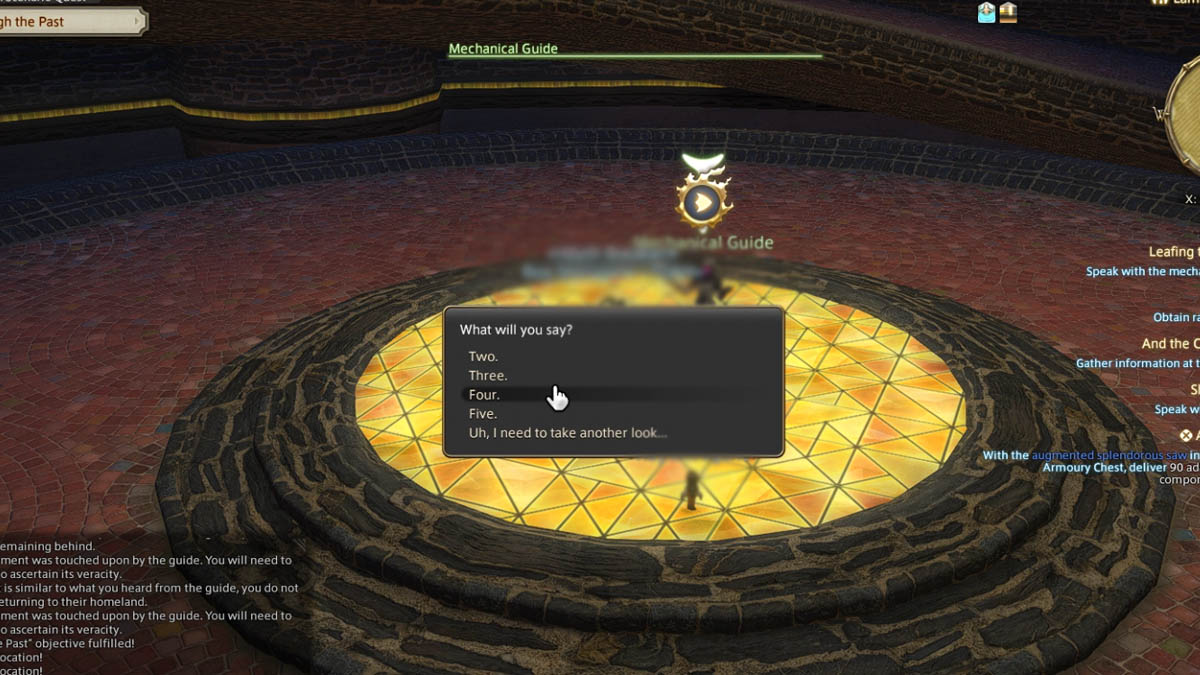Pick the "Five." dialogue option
The image size is (1200, 675).
tap(483, 414)
